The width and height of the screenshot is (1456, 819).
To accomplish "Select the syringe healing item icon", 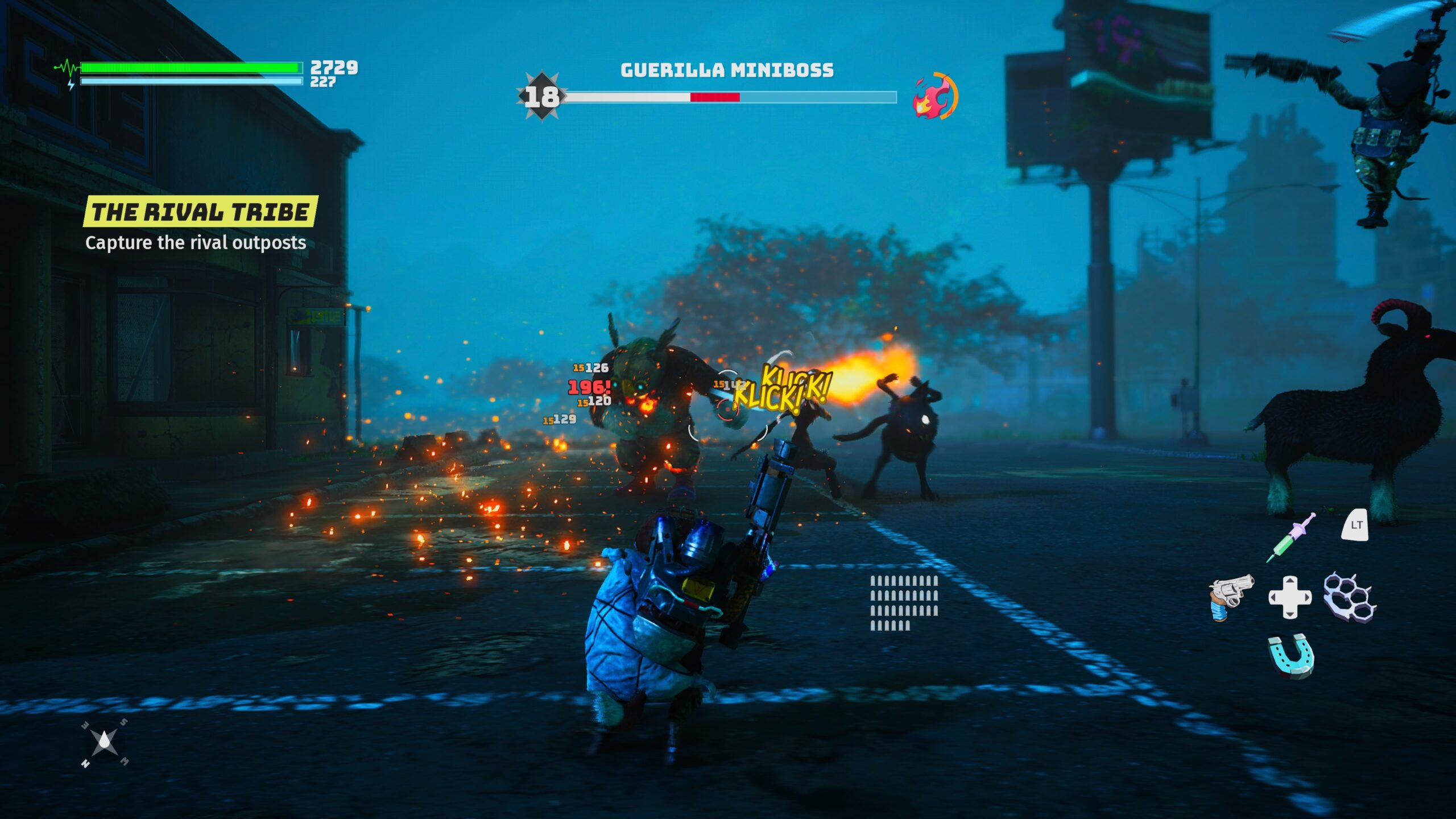I will coord(1290,537).
